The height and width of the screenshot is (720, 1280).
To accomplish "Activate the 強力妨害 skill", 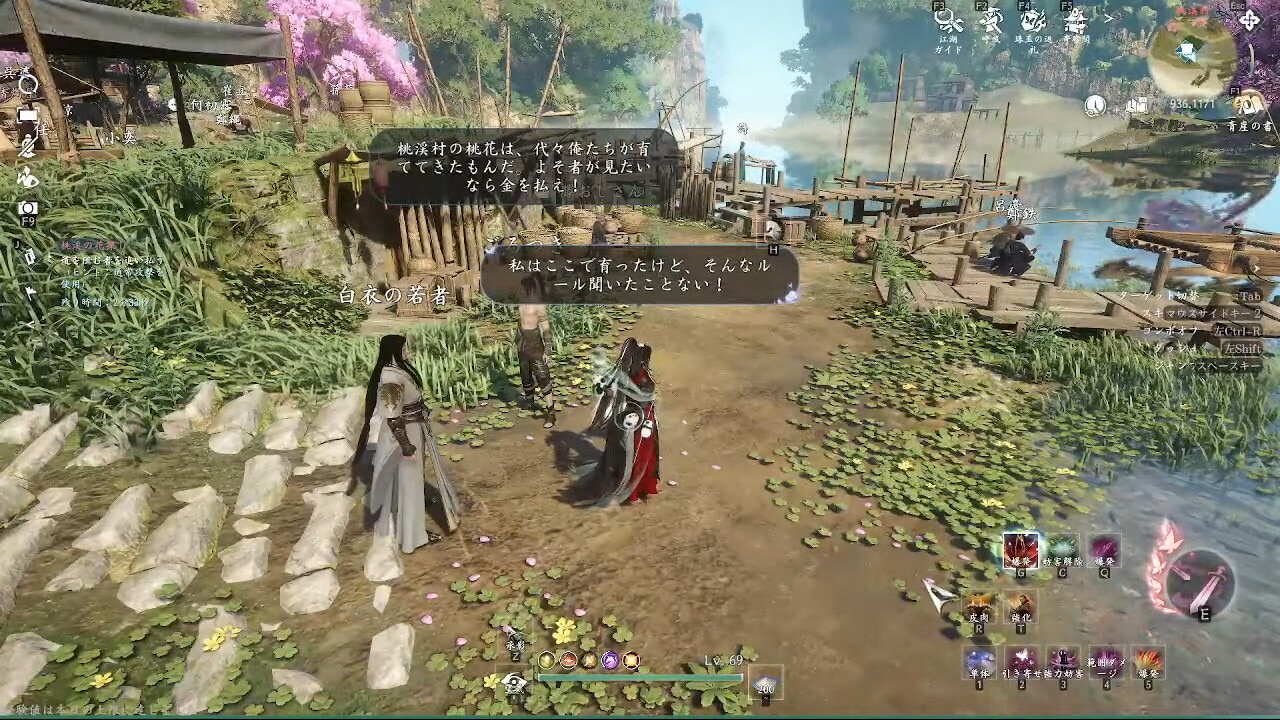I will [1063, 662].
